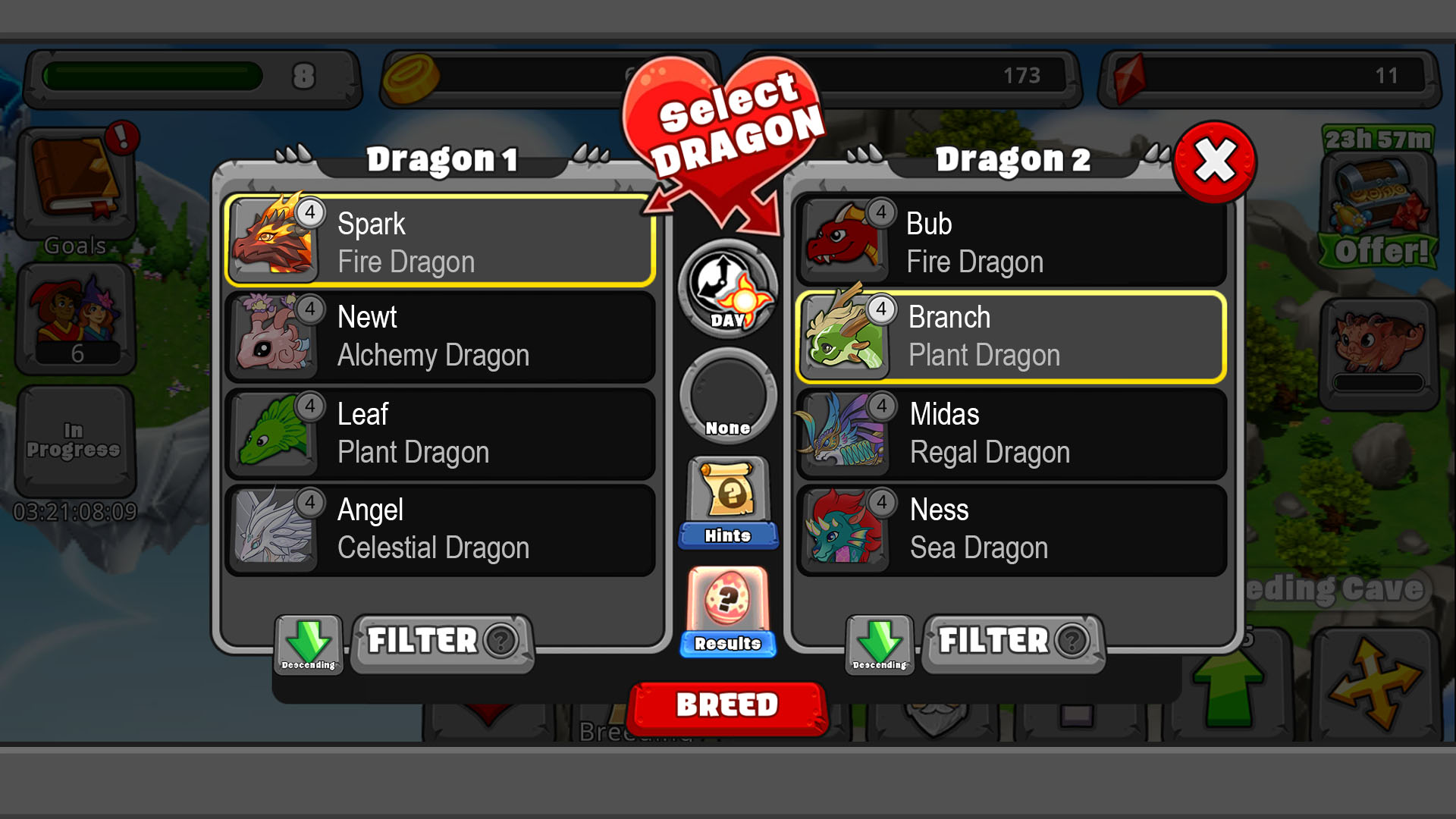Viewport: 1456px width, 819px height.
Task: Click the None breeding slot circle
Action: pyautogui.click(x=726, y=394)
